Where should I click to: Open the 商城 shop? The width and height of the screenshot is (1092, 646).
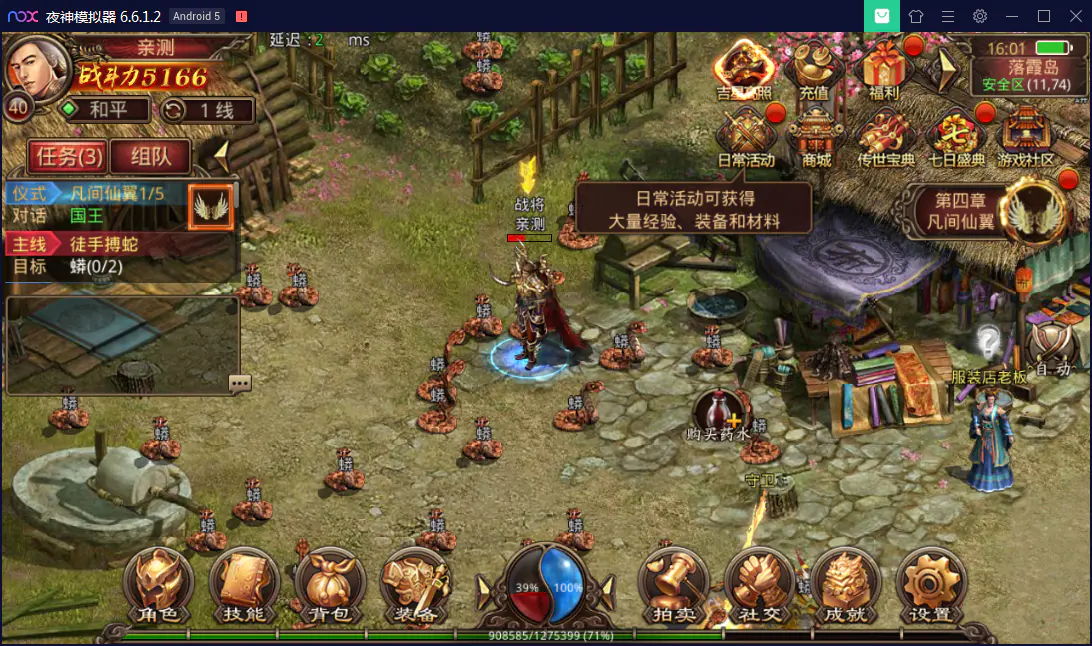(x=816, y=136)
